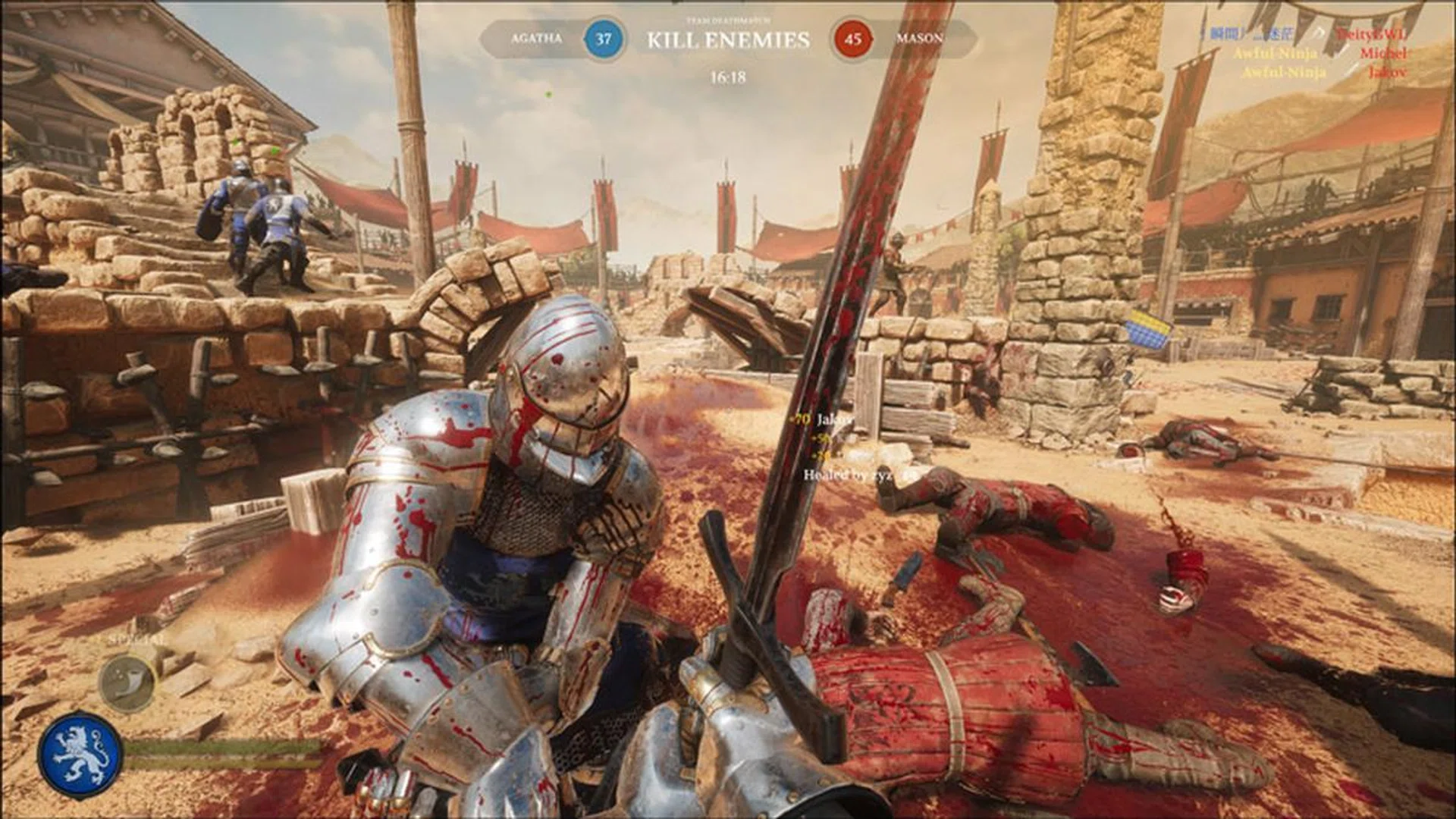The height and width of the screenshot is (819, 1456).
Task: Select the kill feed entry naming Michel
Action: (1383, 53)
